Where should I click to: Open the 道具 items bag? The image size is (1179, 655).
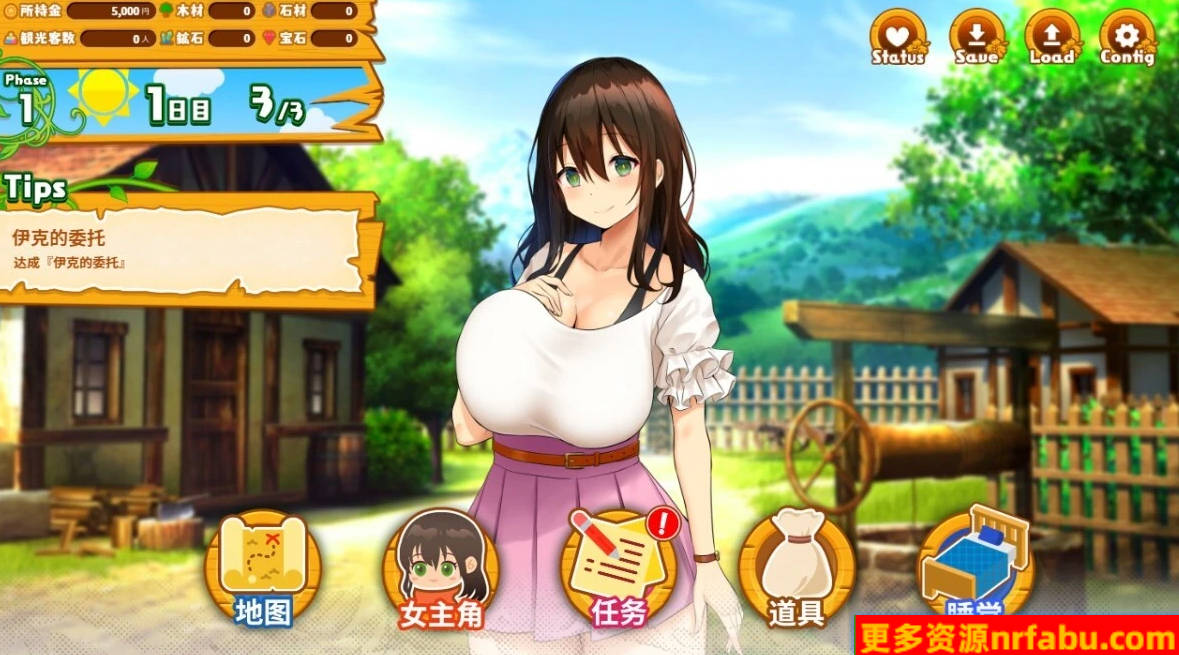pyautogui.click(x=797, y=567)
